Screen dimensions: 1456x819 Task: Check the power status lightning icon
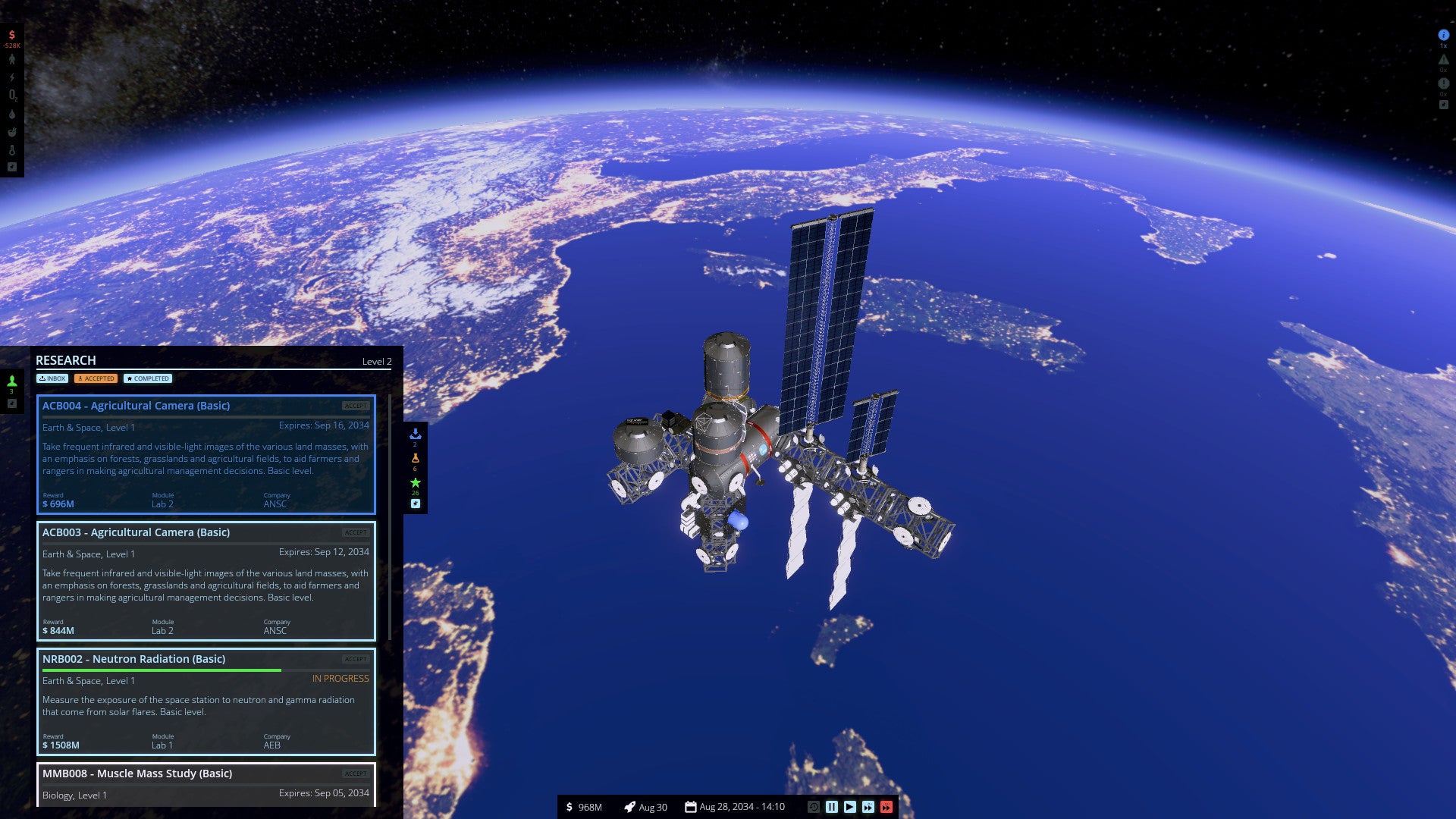(x=11, y=77)
